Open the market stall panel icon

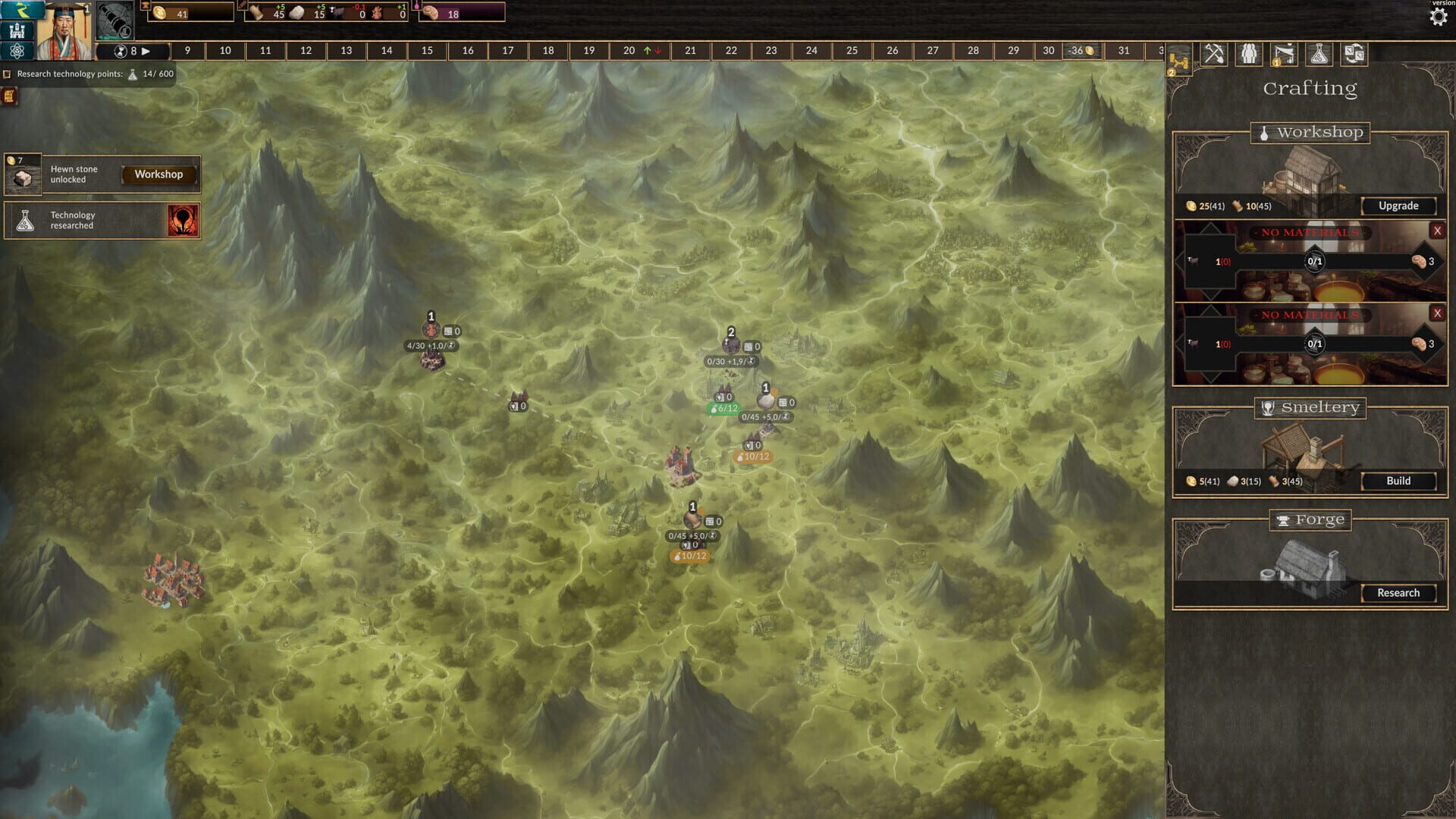[1283, 55]
